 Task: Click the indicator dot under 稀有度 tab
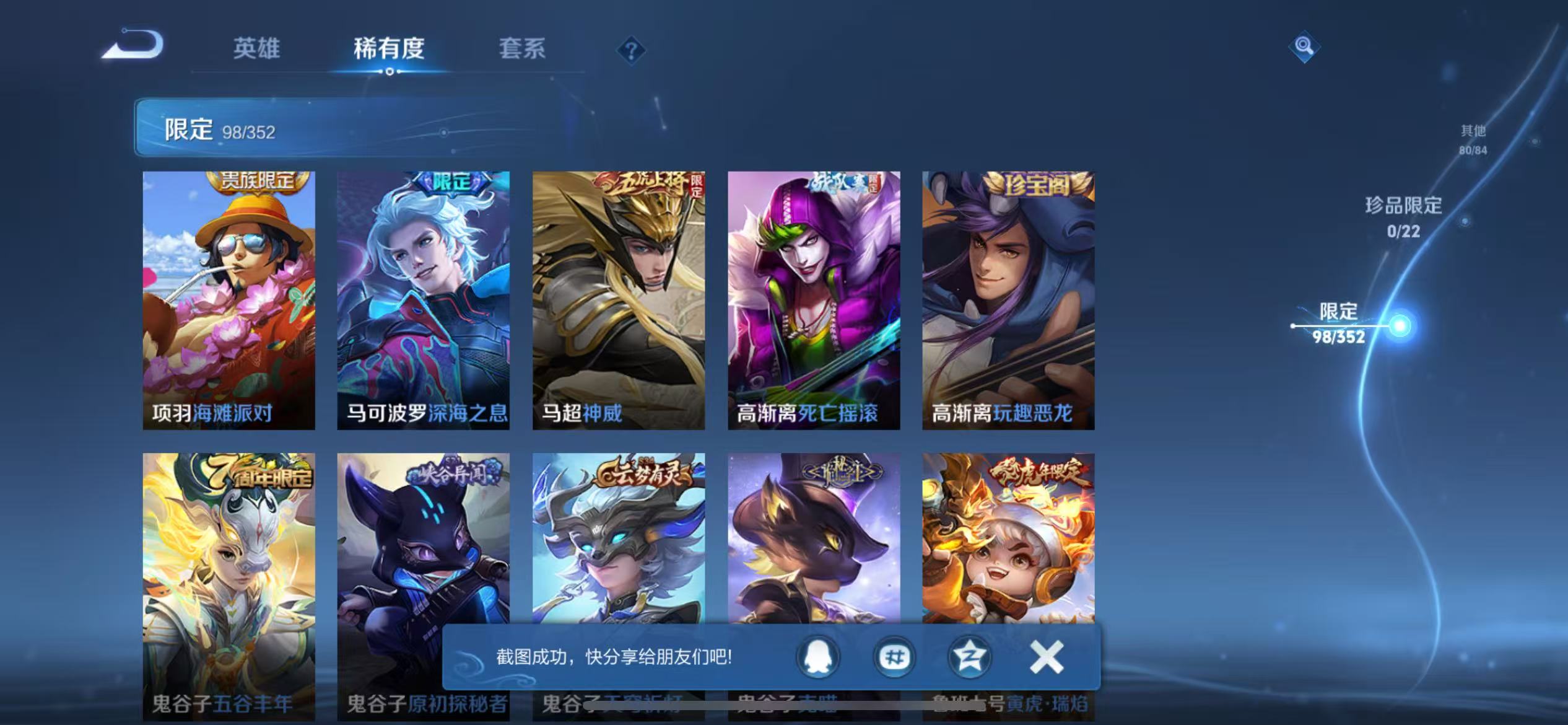[x=389, y=72]
